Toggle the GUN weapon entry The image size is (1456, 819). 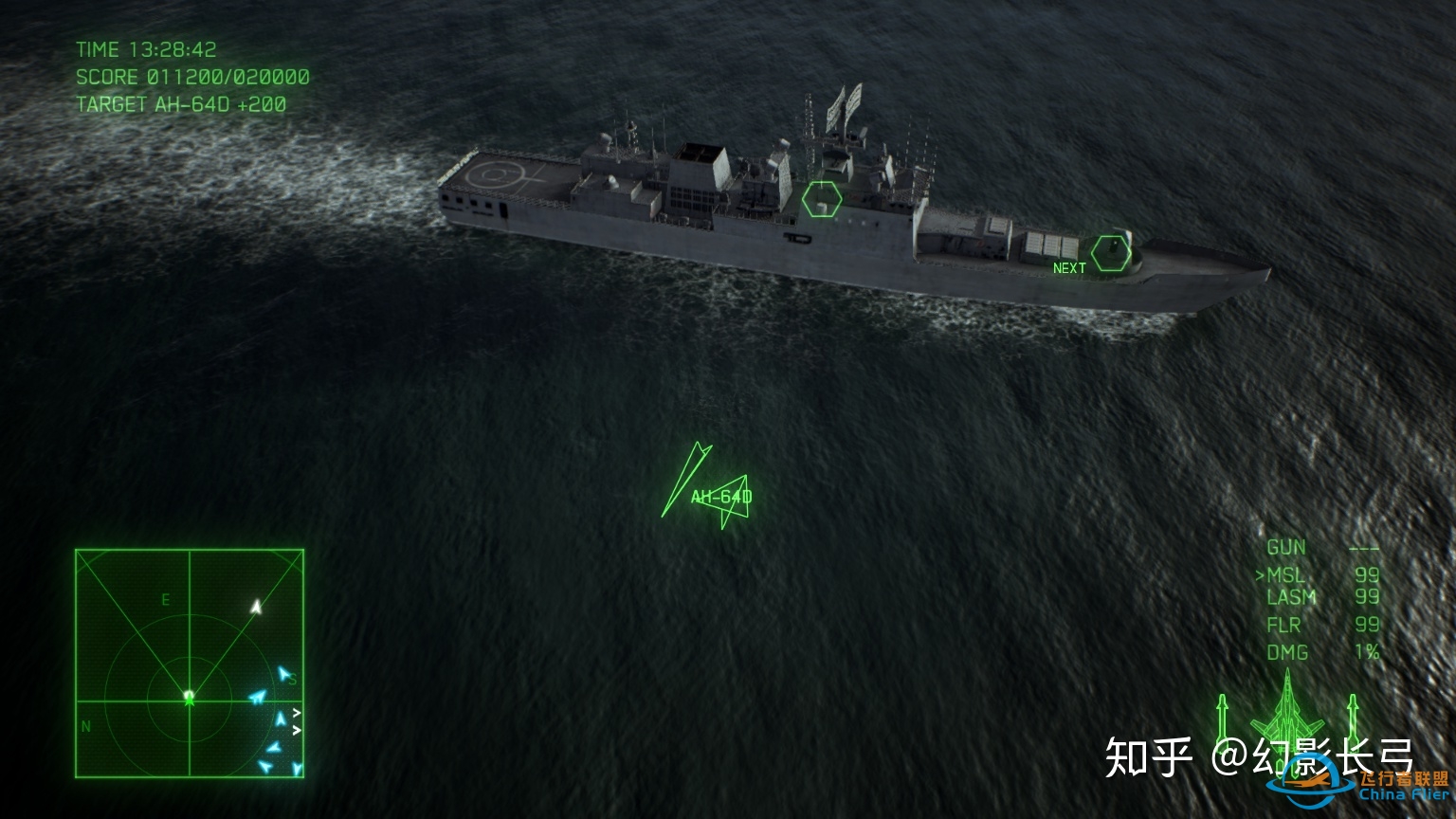[1287, 547]
